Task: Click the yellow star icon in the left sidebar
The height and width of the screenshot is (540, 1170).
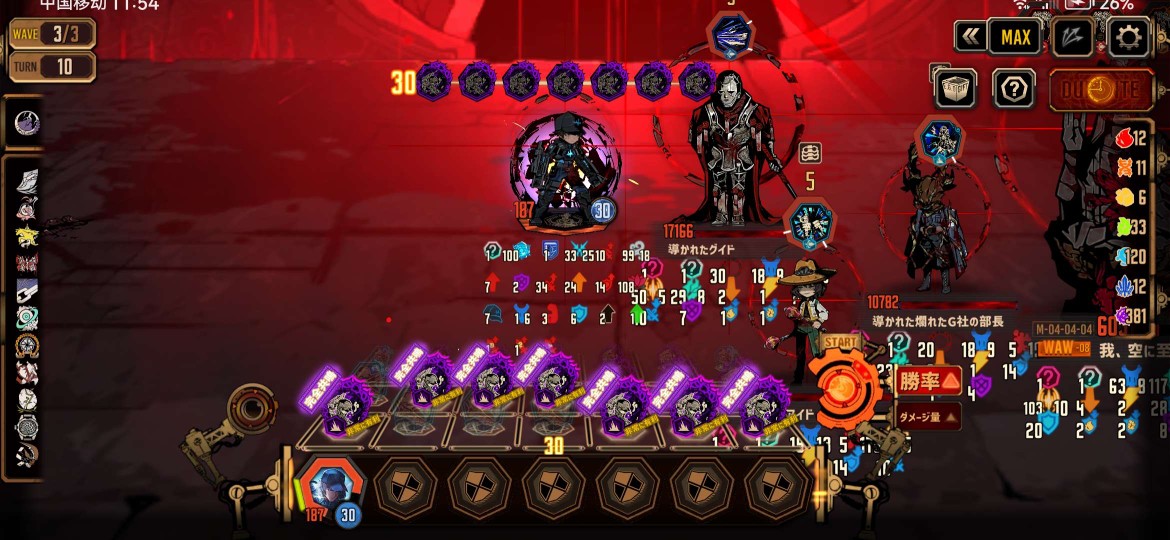Action: pyautogui.click(x=27, y=237)
